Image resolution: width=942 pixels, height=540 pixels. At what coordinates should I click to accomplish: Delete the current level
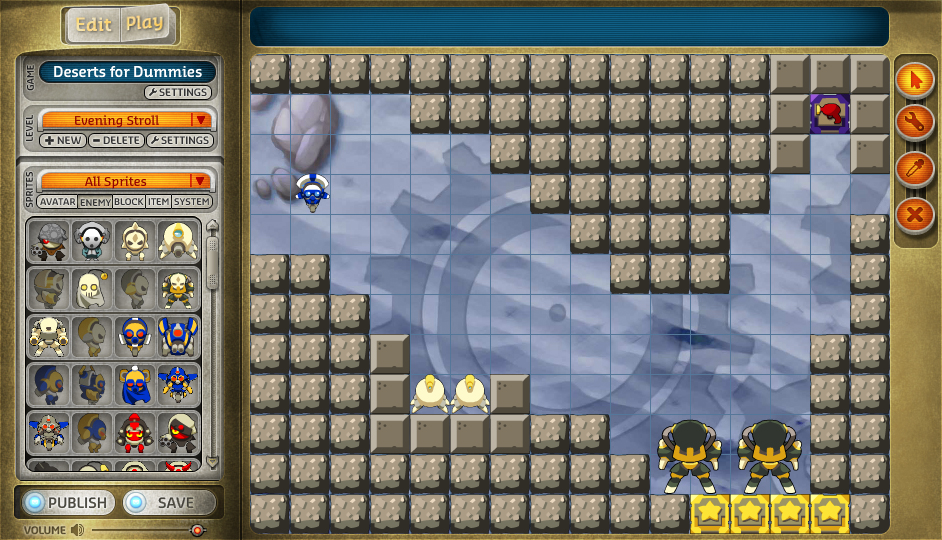pos(115,141)
